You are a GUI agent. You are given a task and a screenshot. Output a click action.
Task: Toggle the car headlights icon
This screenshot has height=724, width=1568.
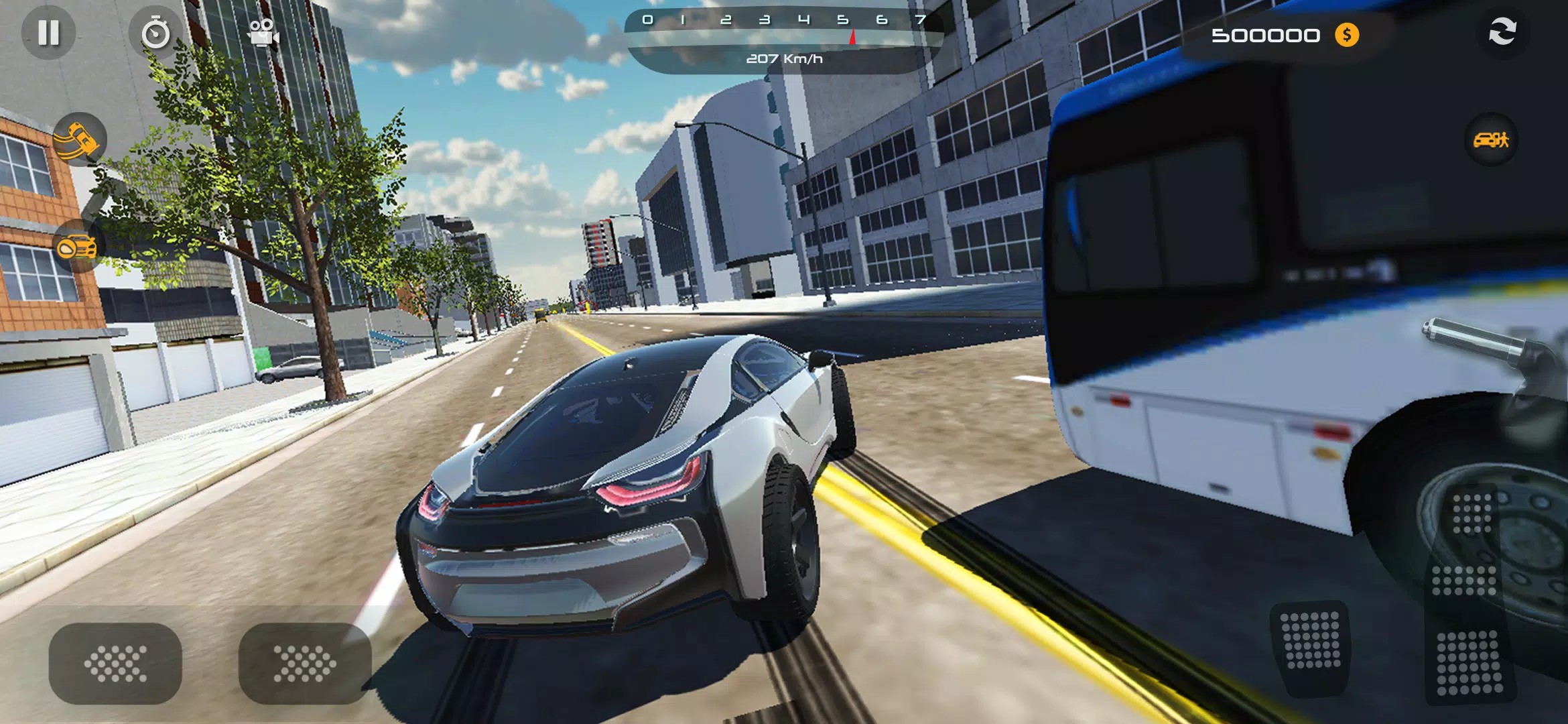pos(78,247)
